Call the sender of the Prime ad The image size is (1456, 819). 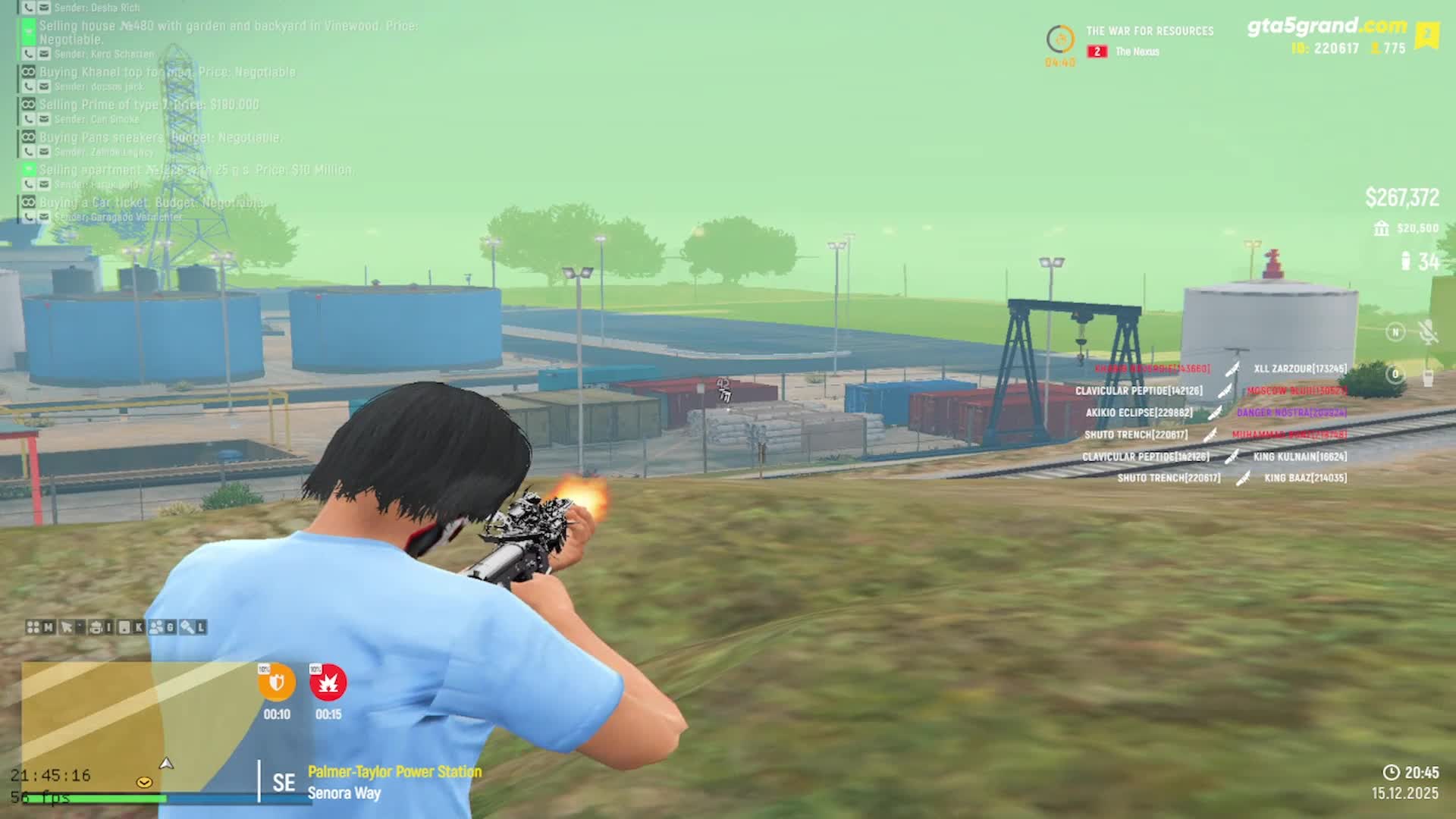coord(29,119)
